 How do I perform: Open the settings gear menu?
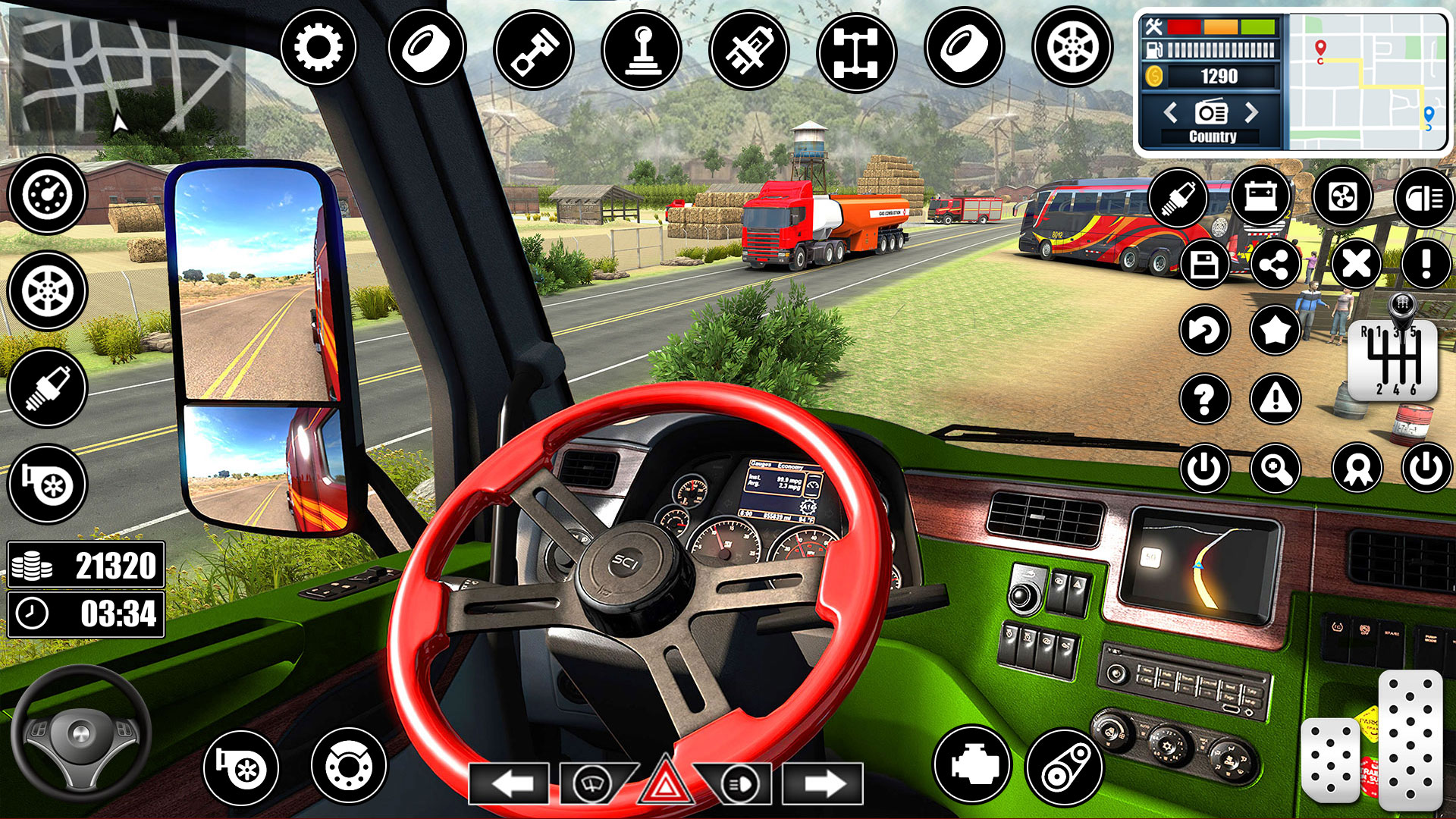pos(317,47)
